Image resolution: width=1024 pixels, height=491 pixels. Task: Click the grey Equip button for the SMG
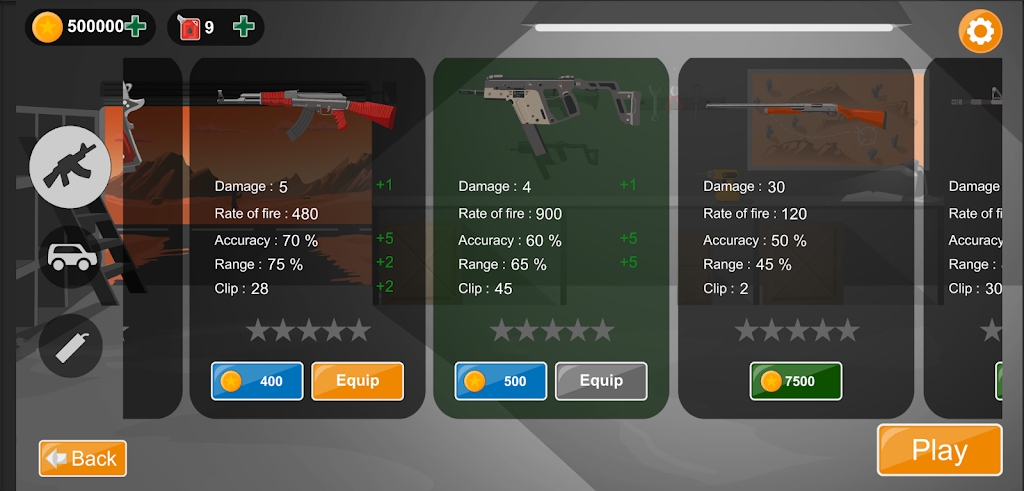tap(601, 381)
